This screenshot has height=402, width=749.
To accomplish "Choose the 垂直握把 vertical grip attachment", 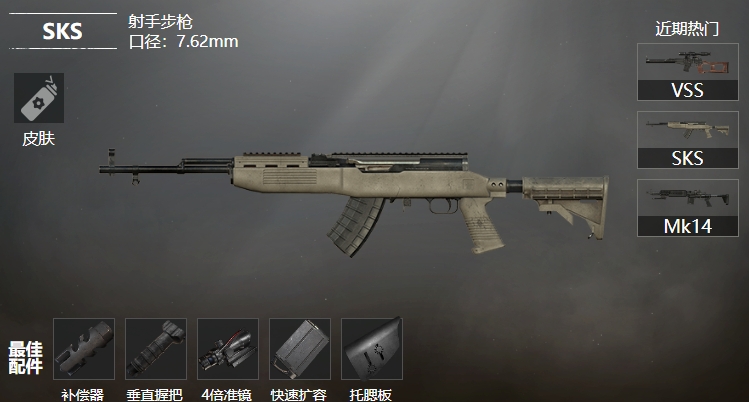I will tap(156, 349).
